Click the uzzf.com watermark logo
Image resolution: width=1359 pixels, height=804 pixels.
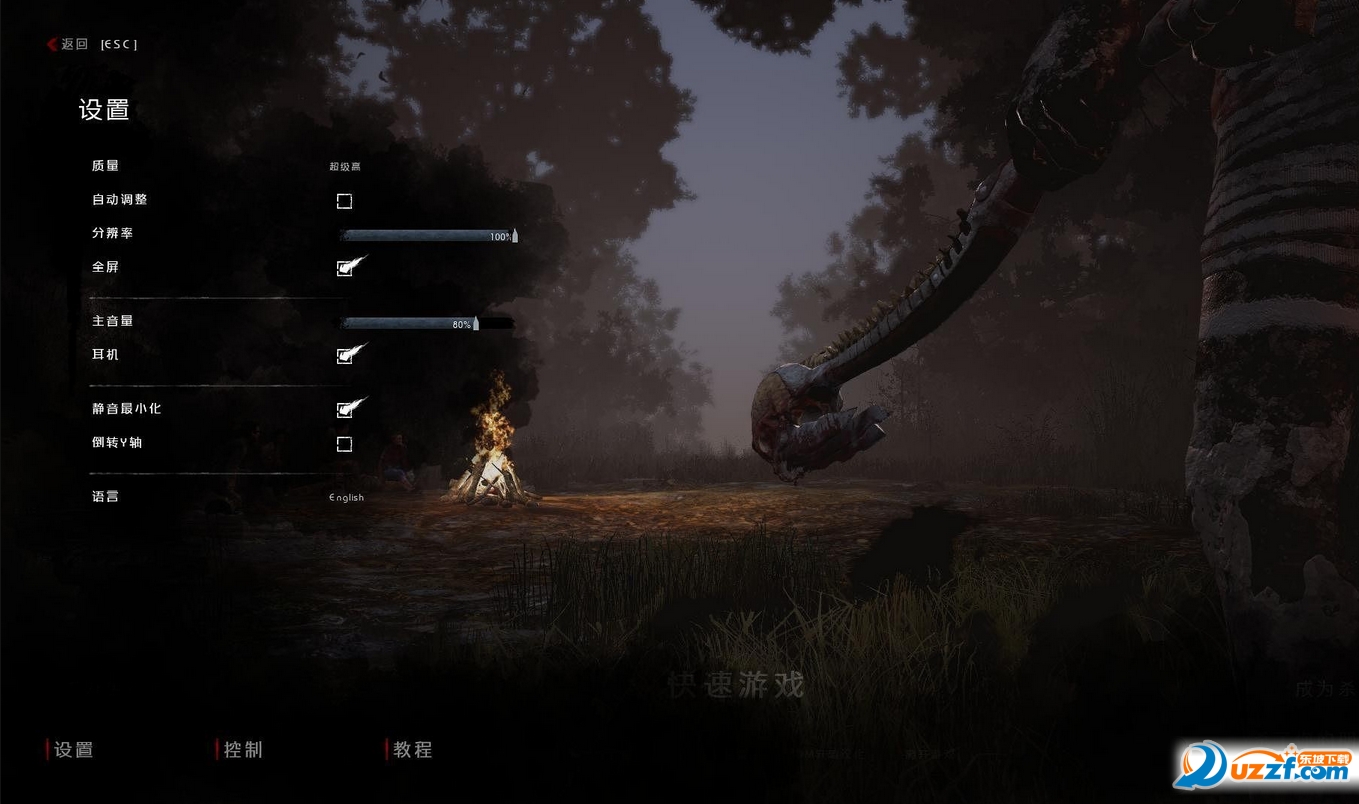(1266, 766)
